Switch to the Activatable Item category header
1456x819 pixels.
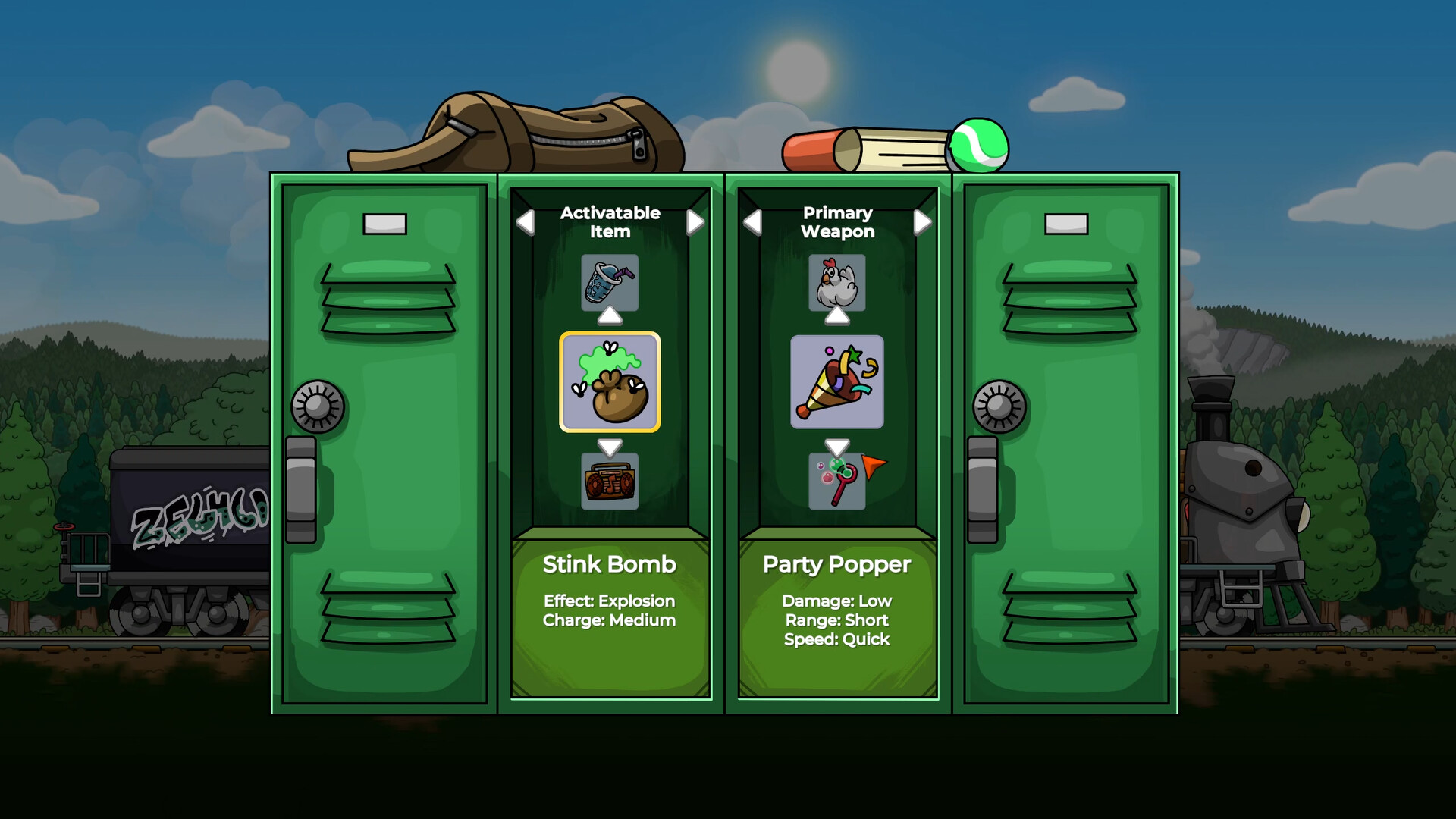click(610, 221)
